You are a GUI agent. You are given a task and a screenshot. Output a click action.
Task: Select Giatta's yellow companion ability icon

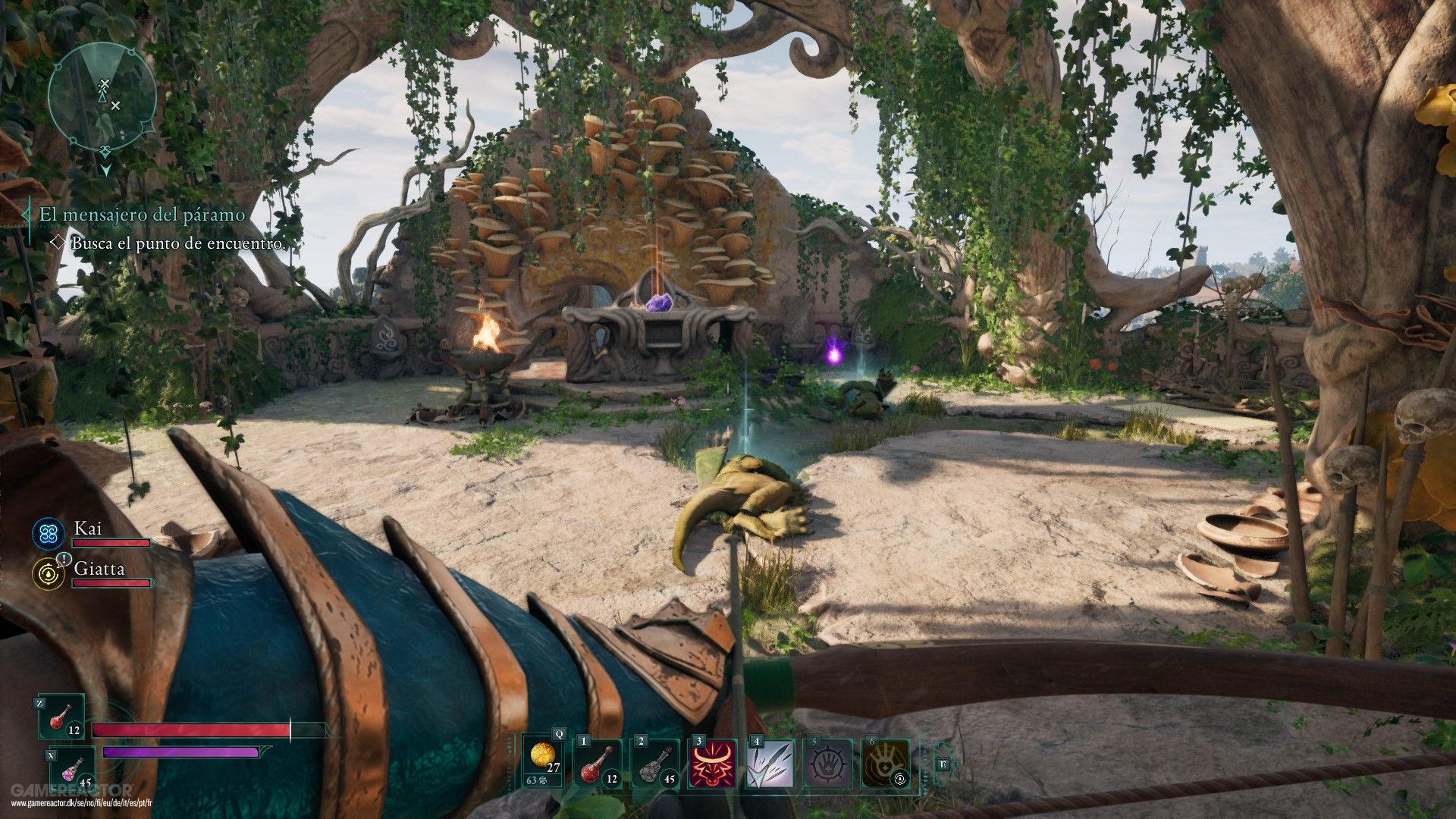[49, 574]
